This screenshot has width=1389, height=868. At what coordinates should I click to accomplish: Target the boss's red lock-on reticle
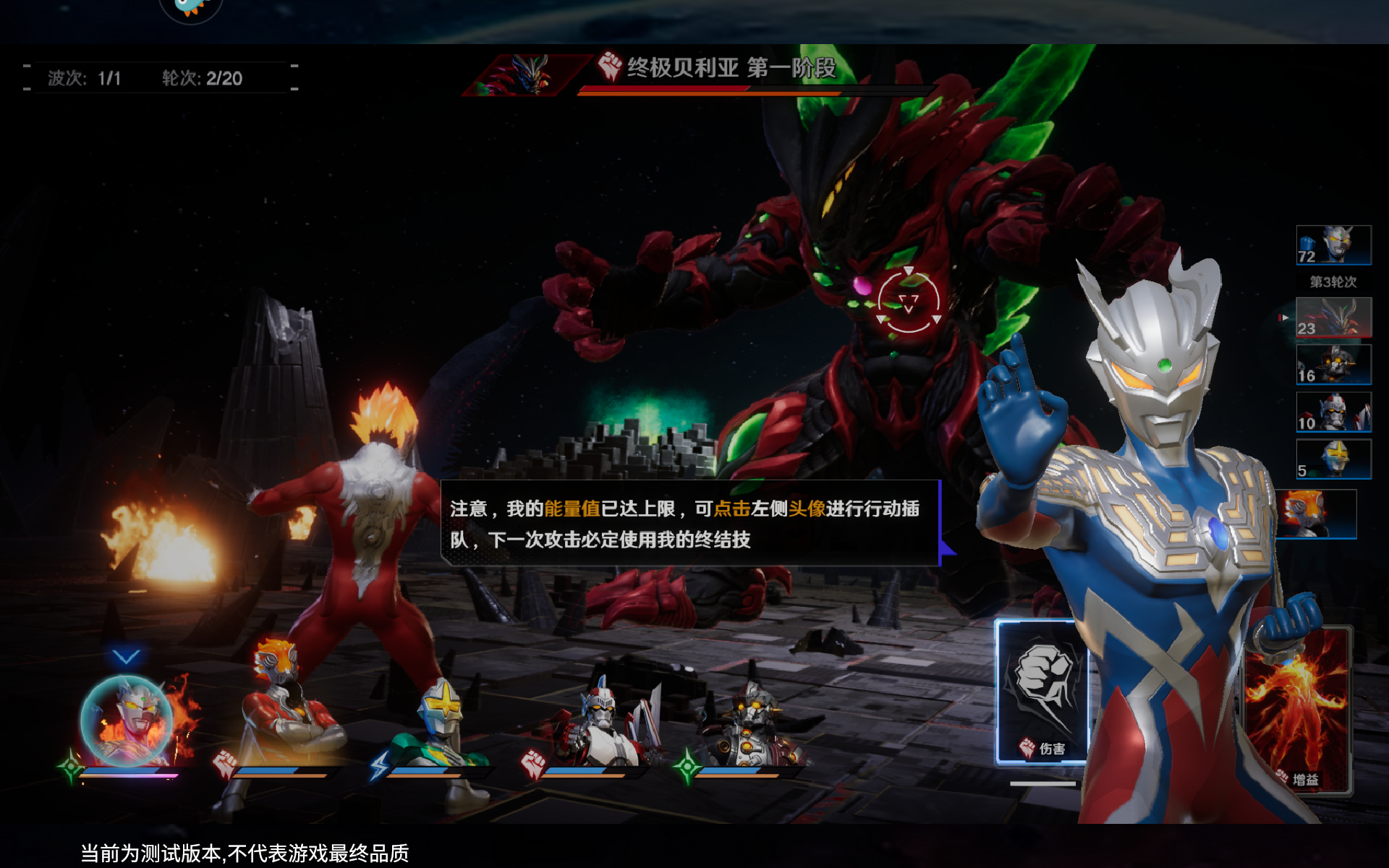(909, 301)
